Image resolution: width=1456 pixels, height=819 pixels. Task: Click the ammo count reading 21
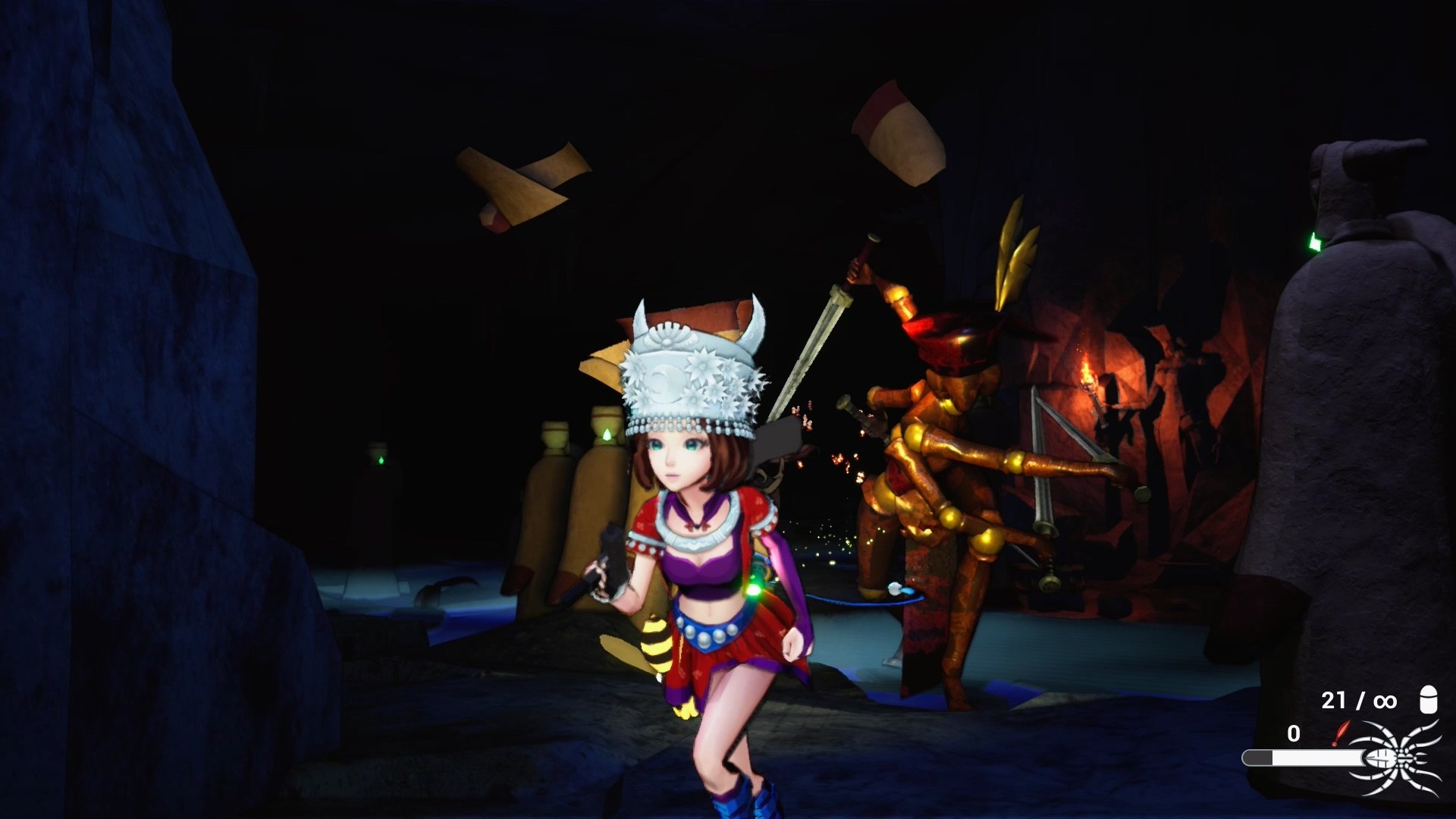(1333, 701)
